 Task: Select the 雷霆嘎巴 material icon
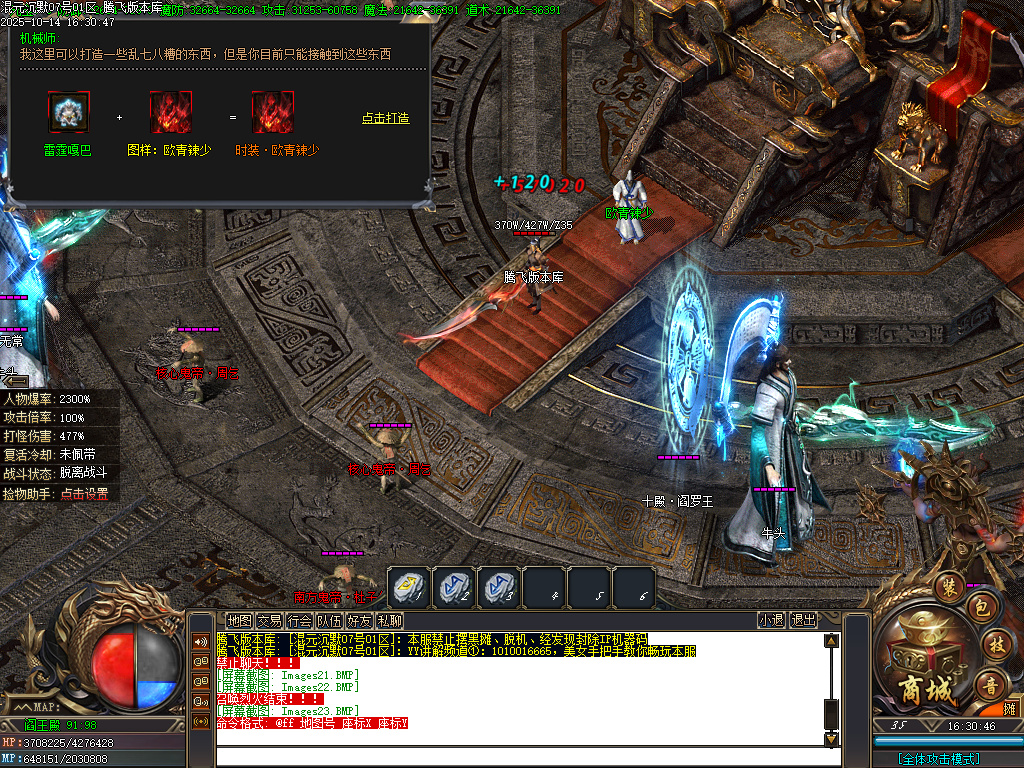coord(68,112)
